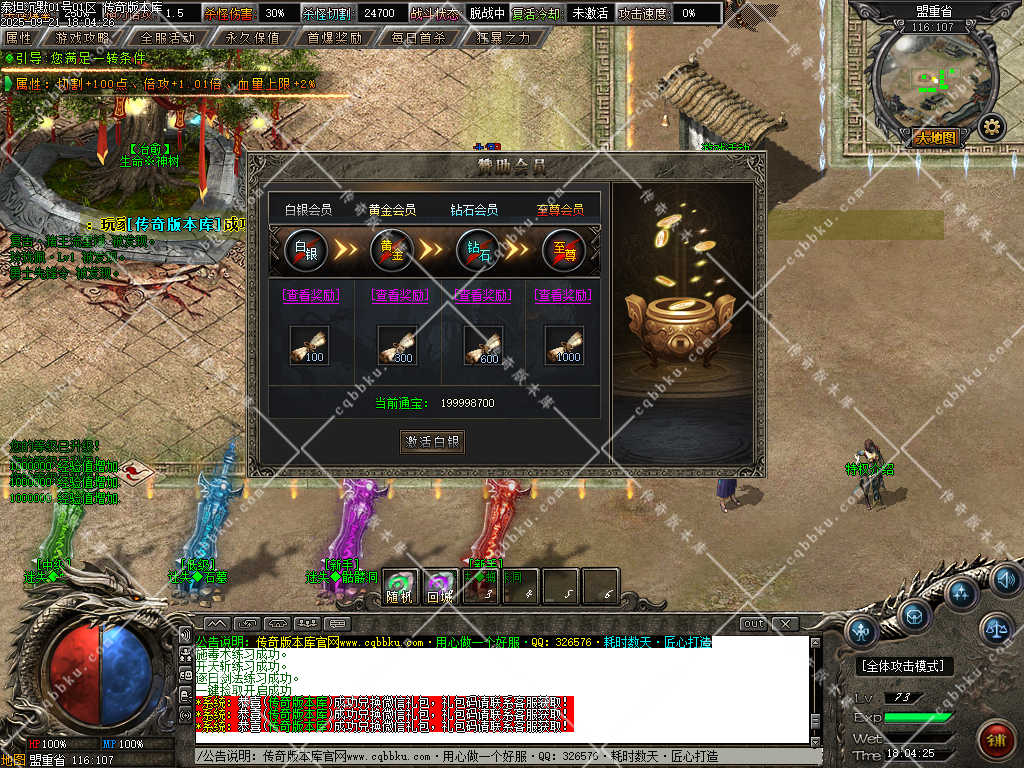Click the 1000 reward scroll item
This screenshot has height=768, width=1024.
click(x=564, y=345)
